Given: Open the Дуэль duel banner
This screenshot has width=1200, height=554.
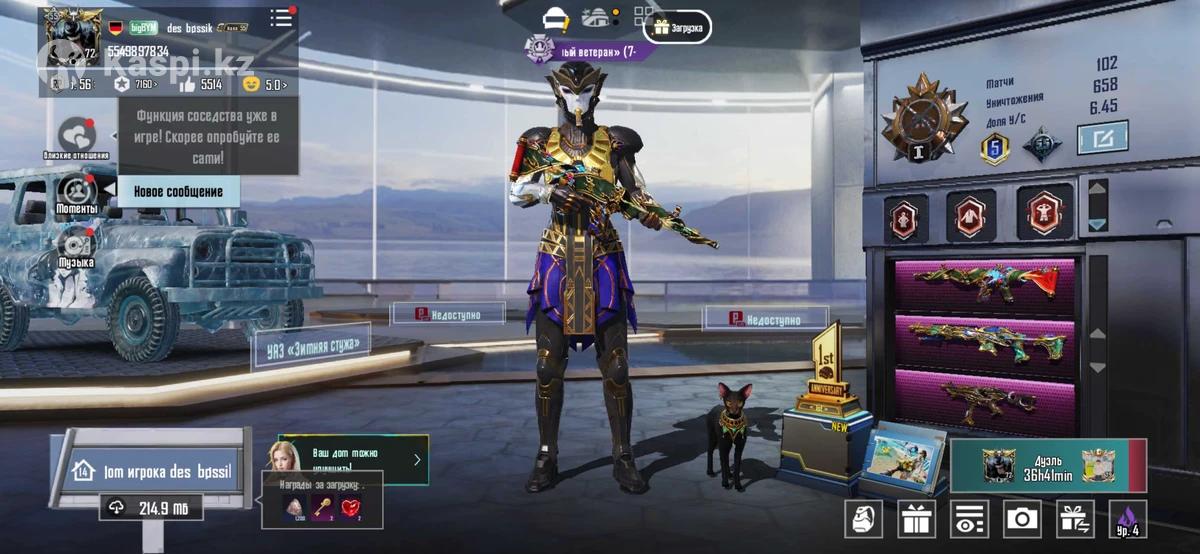Looking at the screenshot, I should pos(1048,467).
